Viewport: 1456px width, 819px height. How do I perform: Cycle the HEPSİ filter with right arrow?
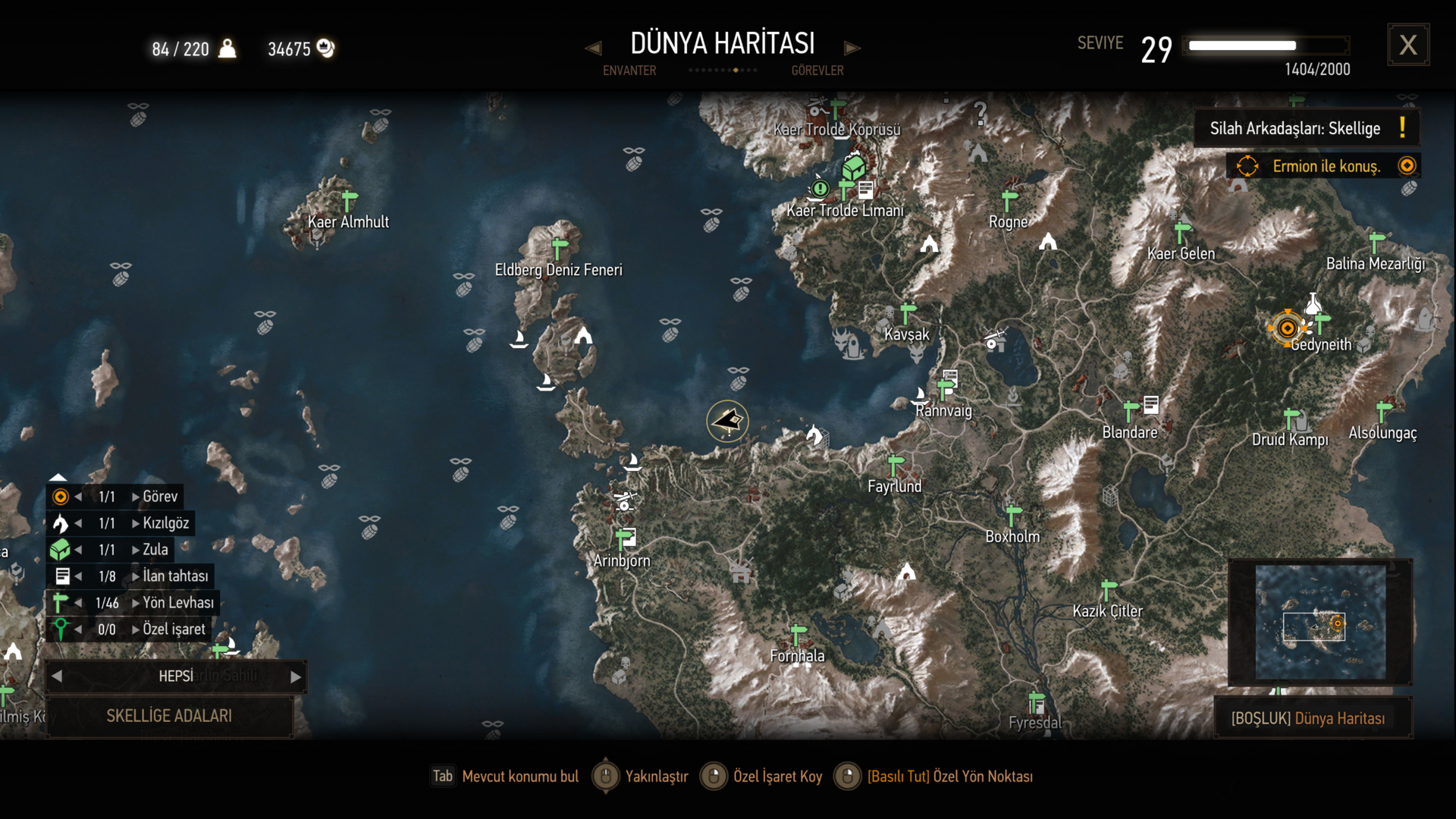[296, 676]
